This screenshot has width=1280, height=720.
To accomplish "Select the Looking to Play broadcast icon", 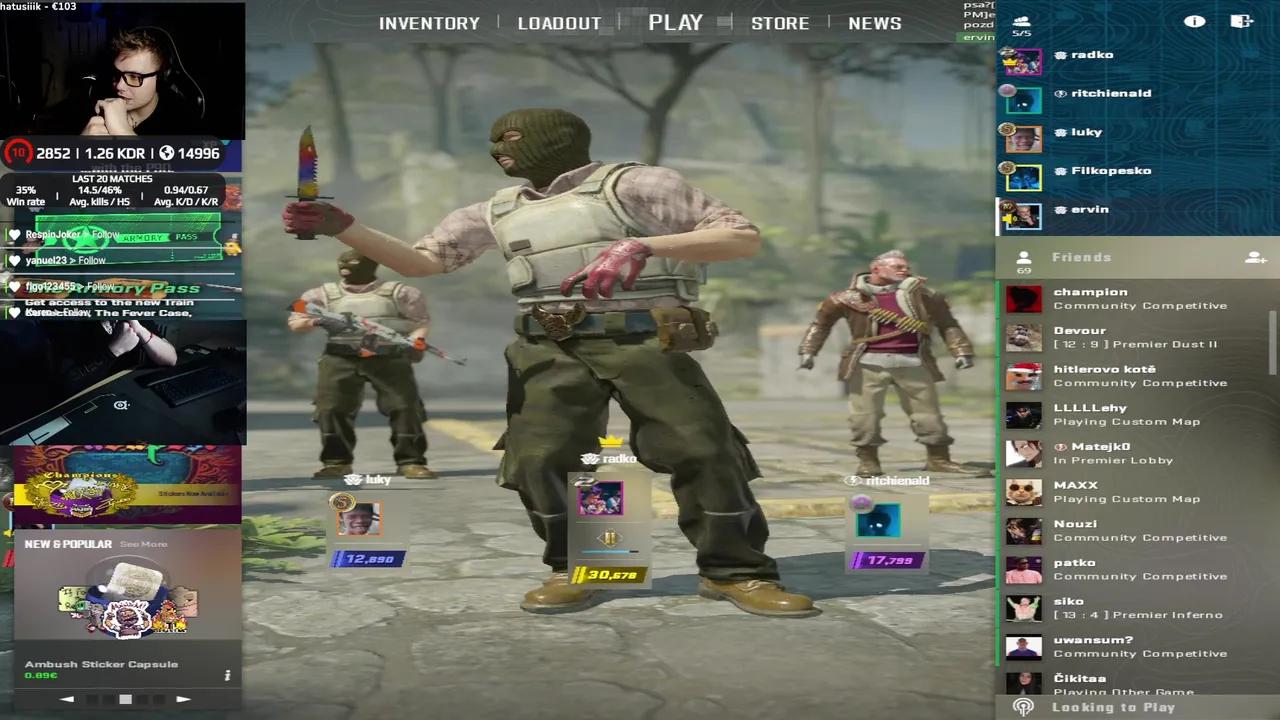I will 1023,707.
